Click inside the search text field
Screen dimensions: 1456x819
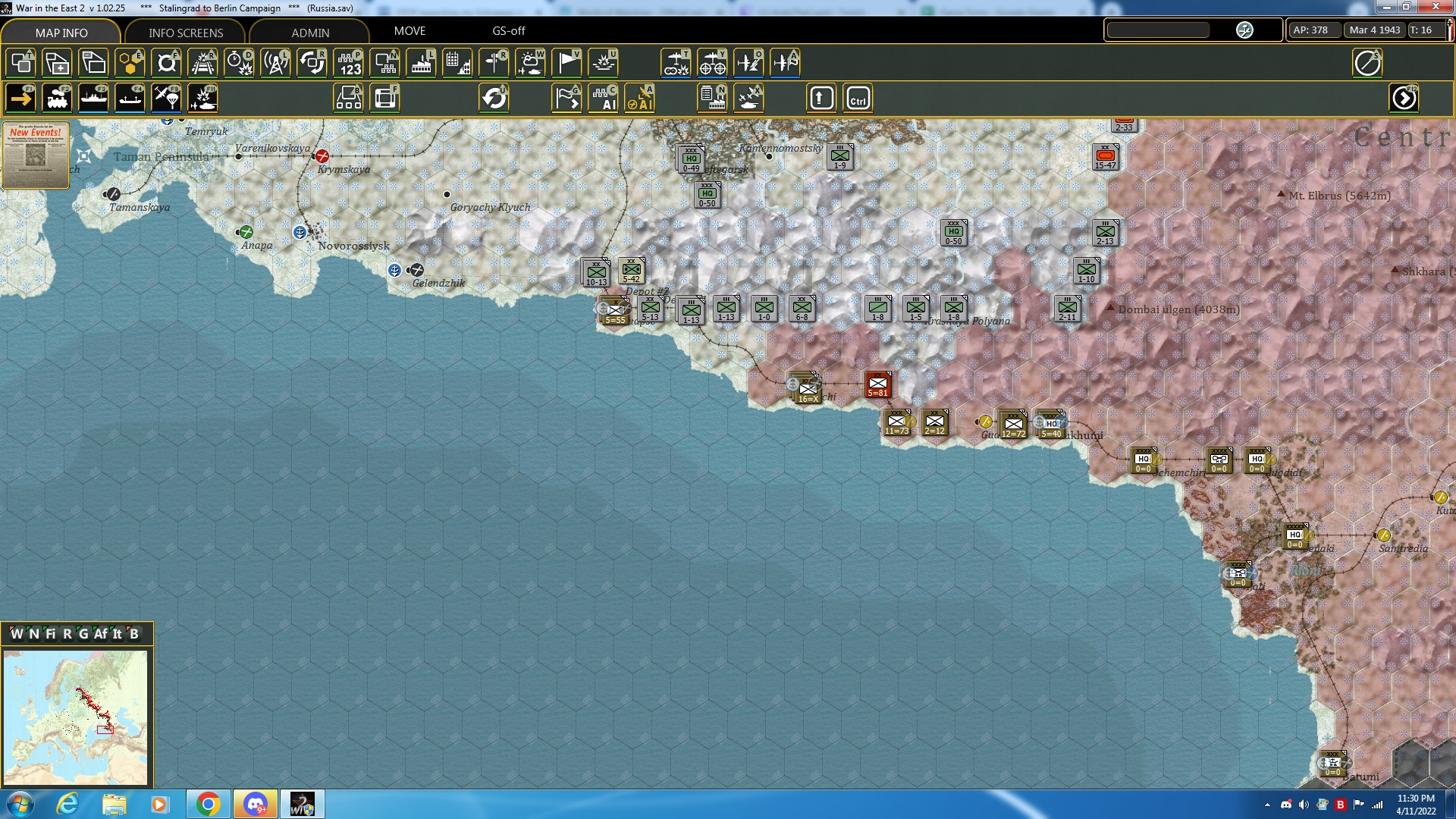[x=1158, y=30]
